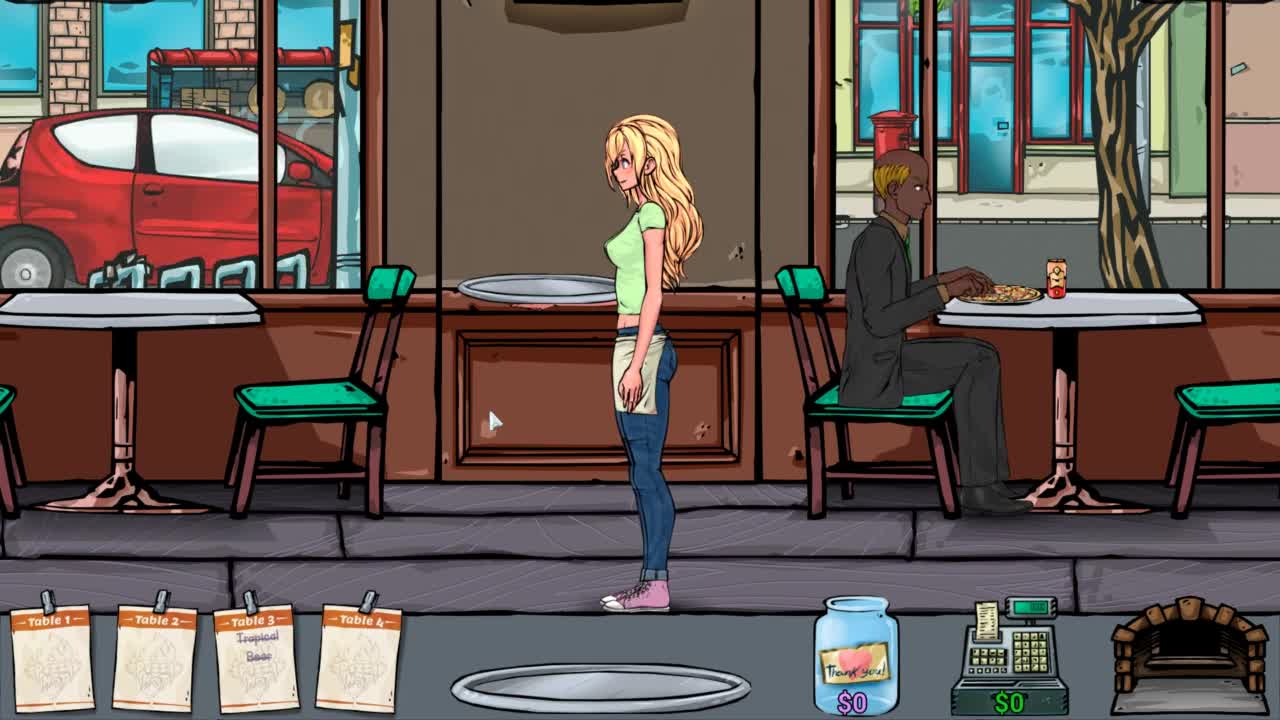Select the Table 1 order ticket
This screenshot has height=720, width=1280.
click(51, 657)
